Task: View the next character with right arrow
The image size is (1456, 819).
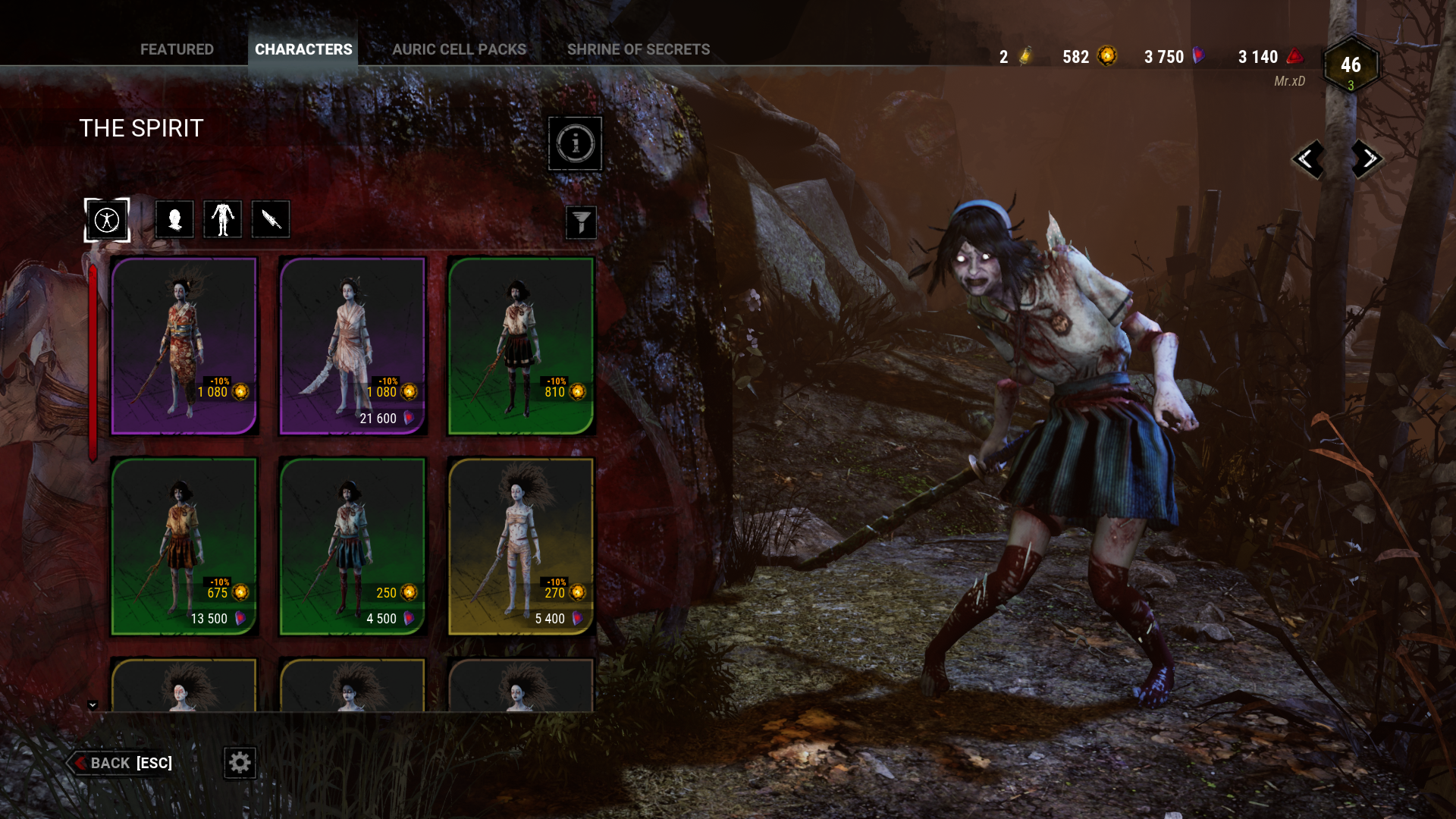Action: pos(1368,159)
